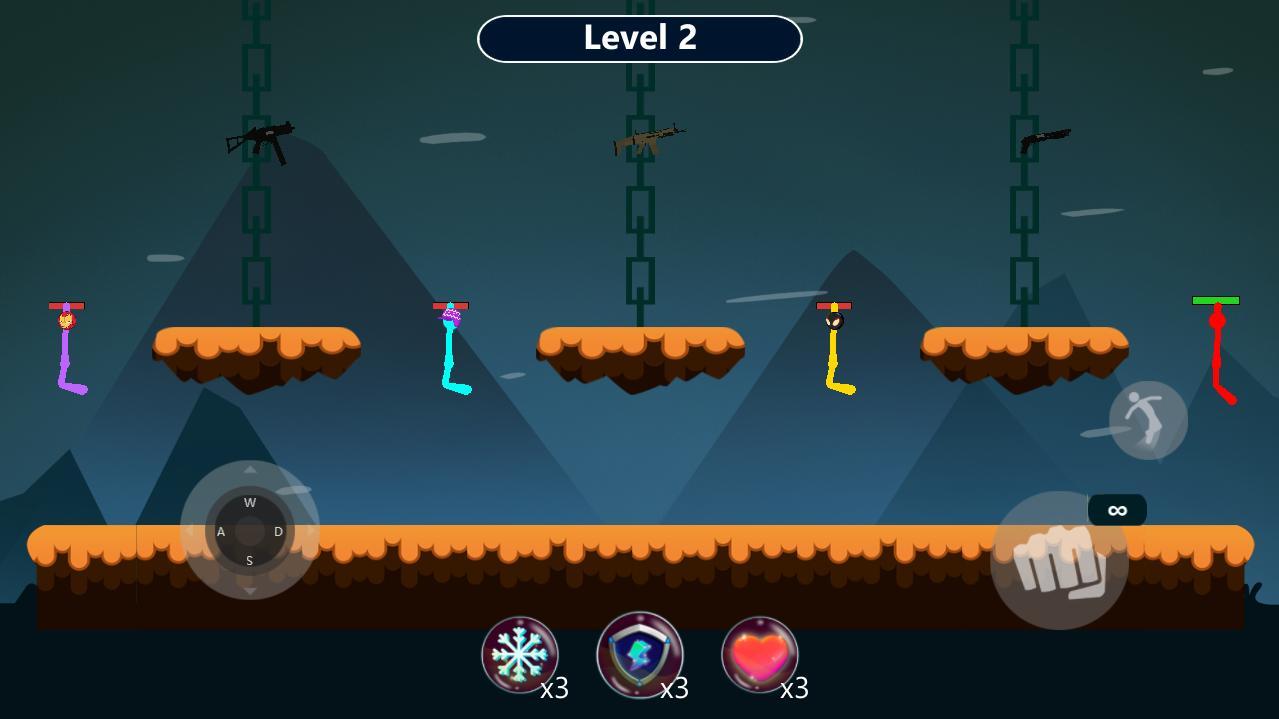Activate the heart heal power-up
Viewport: 1279px width, 719px height.
pyautogui.click(x=760, y=655)
